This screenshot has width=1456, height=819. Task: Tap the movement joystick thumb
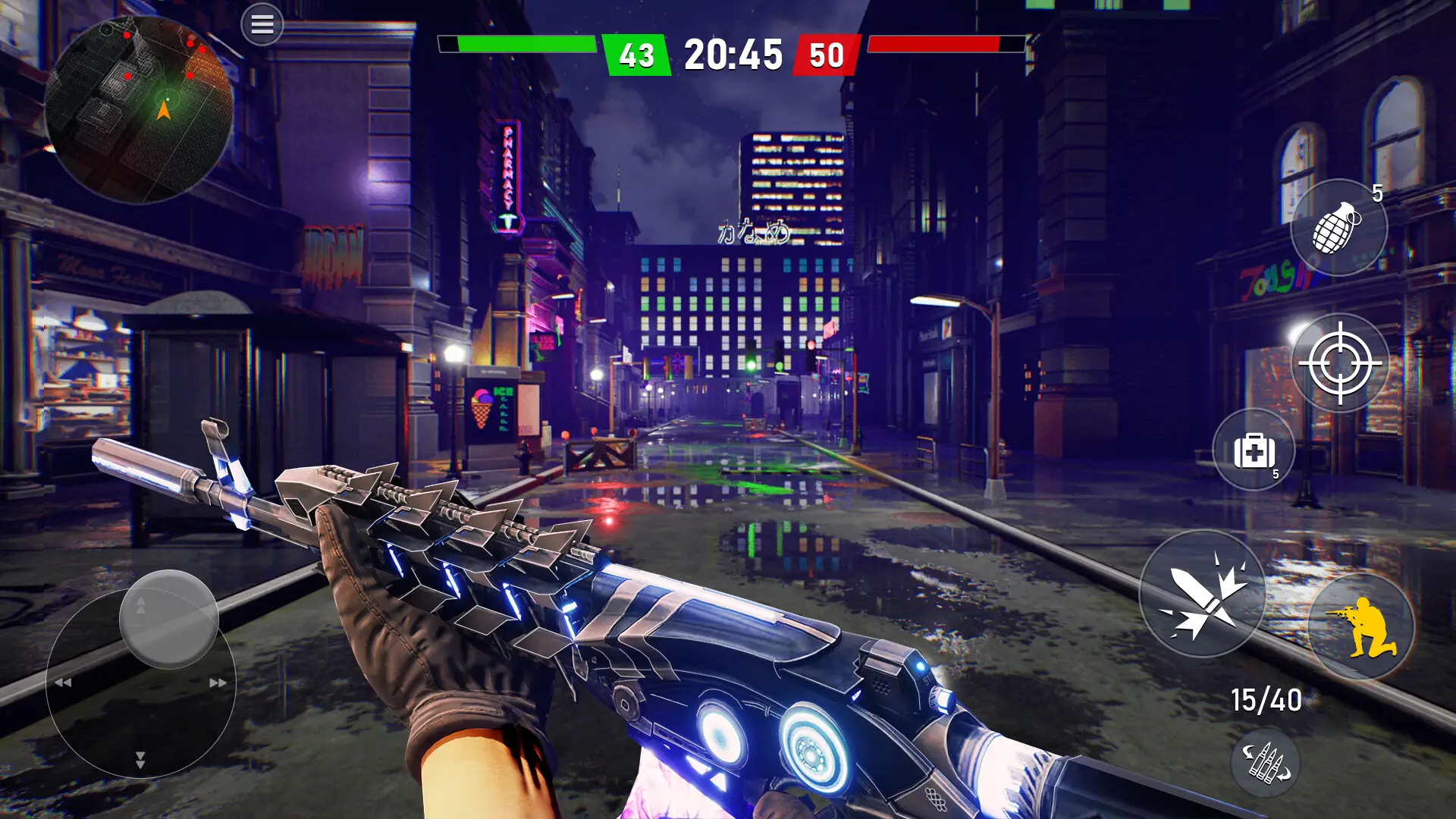(x=169, y=619)
